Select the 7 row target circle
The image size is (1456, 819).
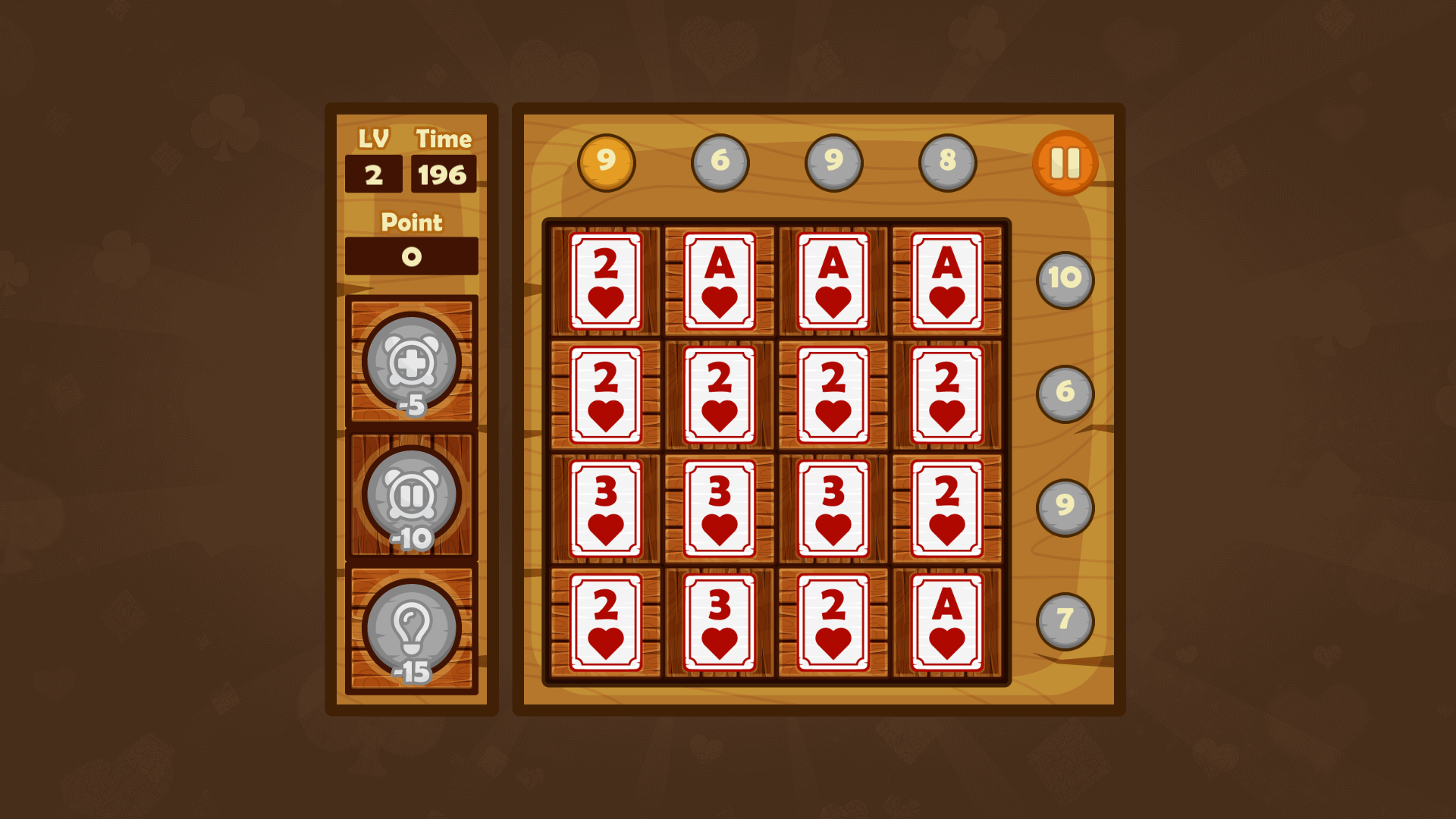click(1065, 620)
